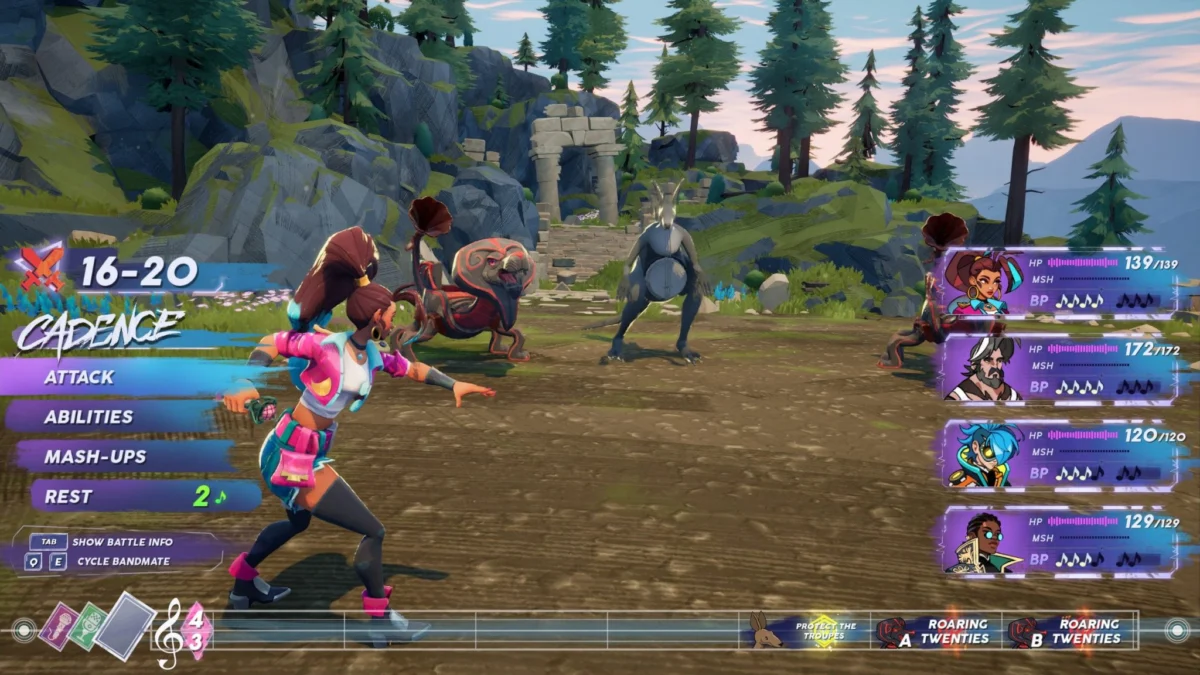Click the large blue-grey card
Image resolution: width=1200 pixels, height=675 pixels.
click(126, 625)
